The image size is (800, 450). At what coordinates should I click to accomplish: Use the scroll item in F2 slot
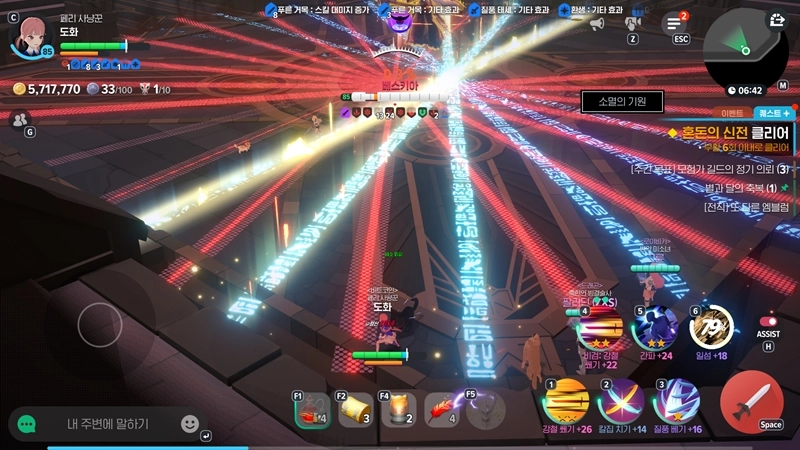pyautogui.click(x=355, y=409)
